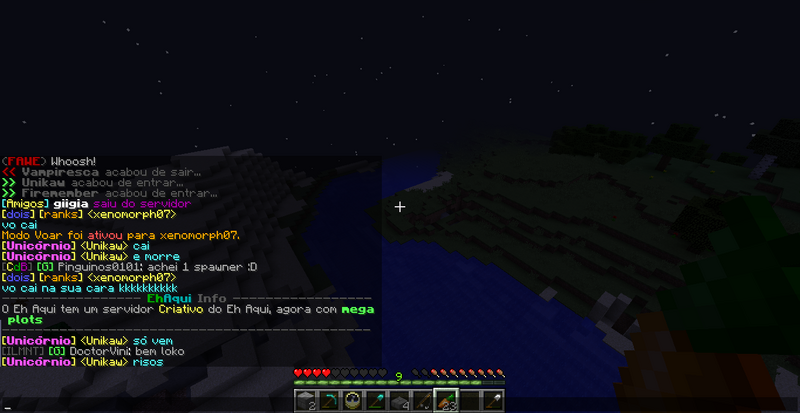Select the diamond shovel slot
The image size is (800, 413).
378,401
